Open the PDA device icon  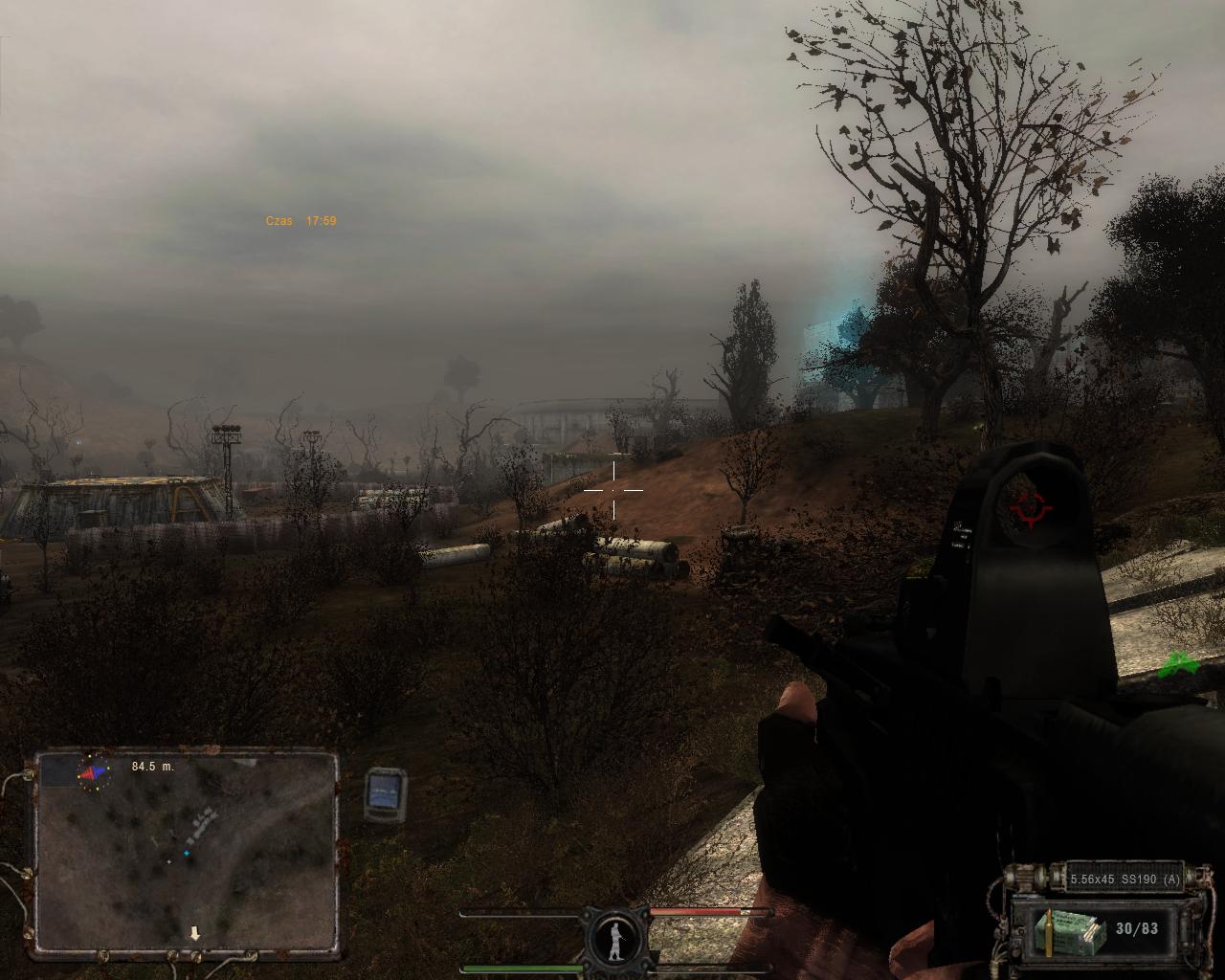coord(385,794)
